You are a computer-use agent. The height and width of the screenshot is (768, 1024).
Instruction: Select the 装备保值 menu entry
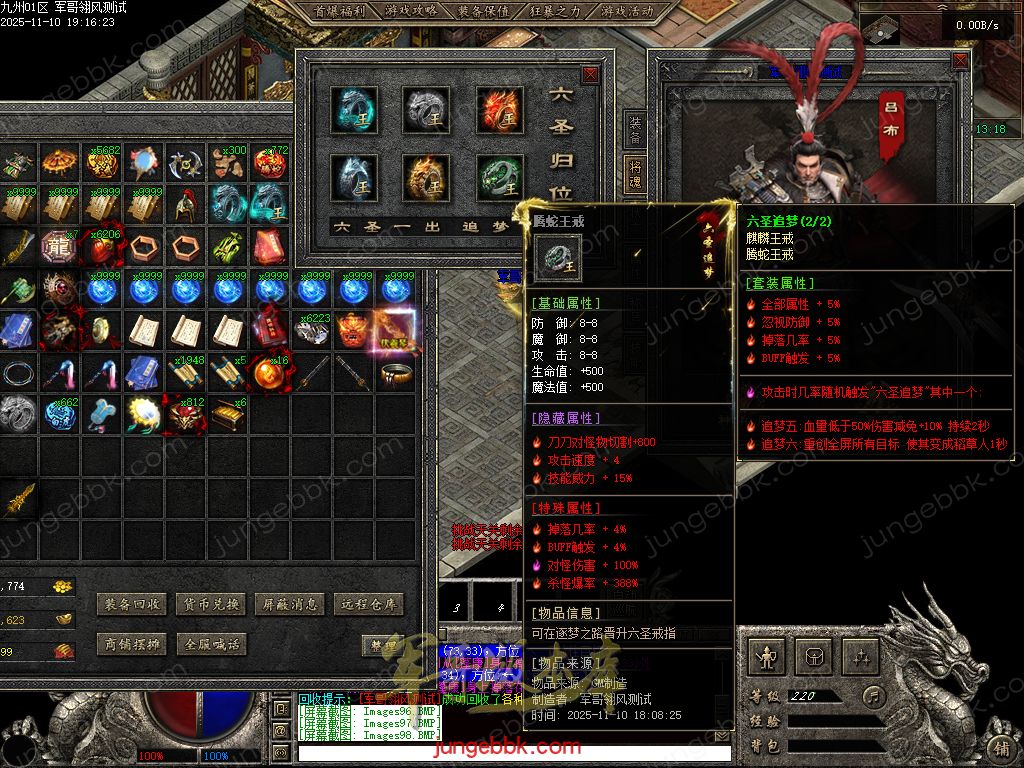click(x=484, y=12)
